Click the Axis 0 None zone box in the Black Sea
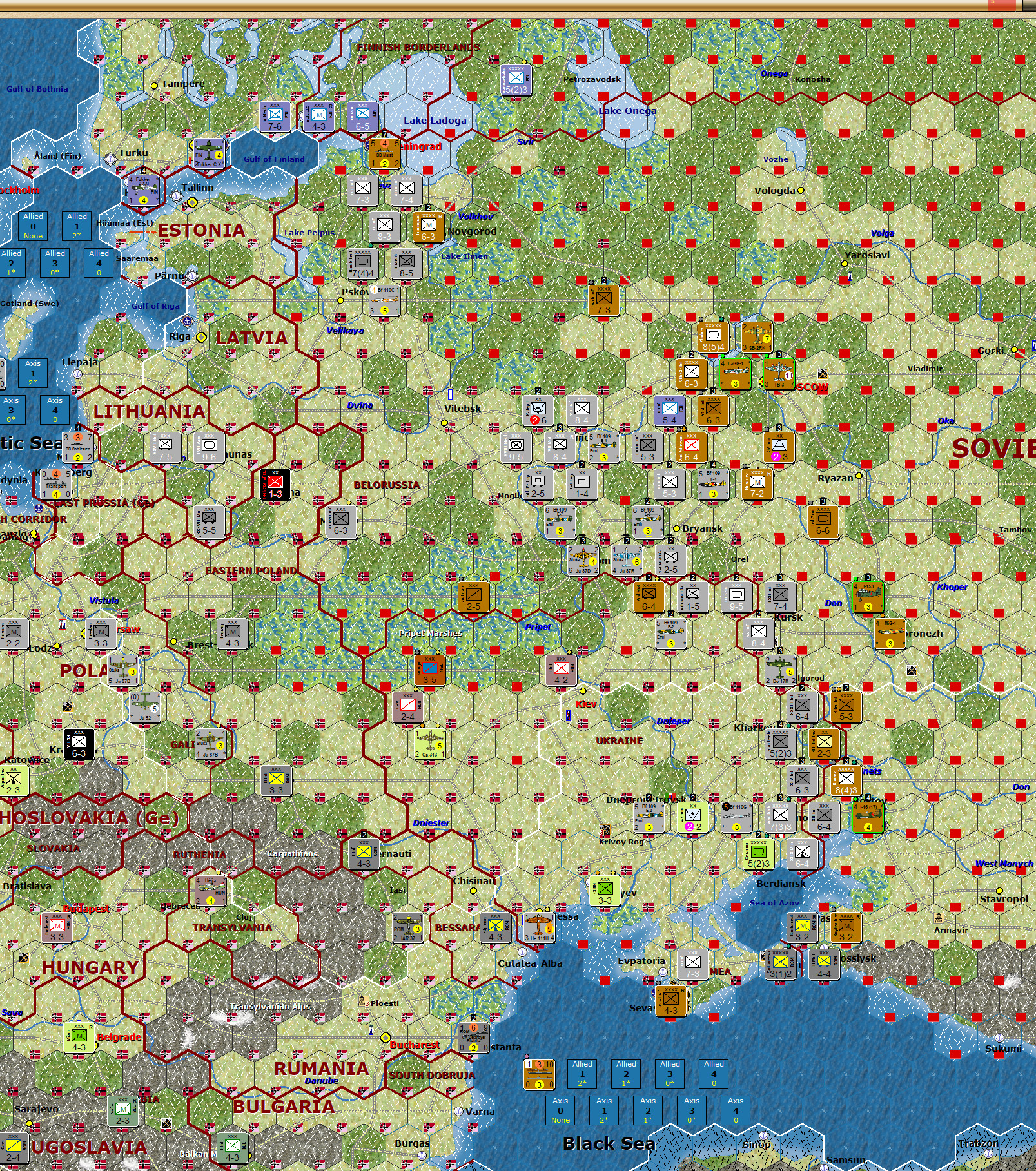Viewport: 1036px width, 1171px height. tap(560, 1110)
